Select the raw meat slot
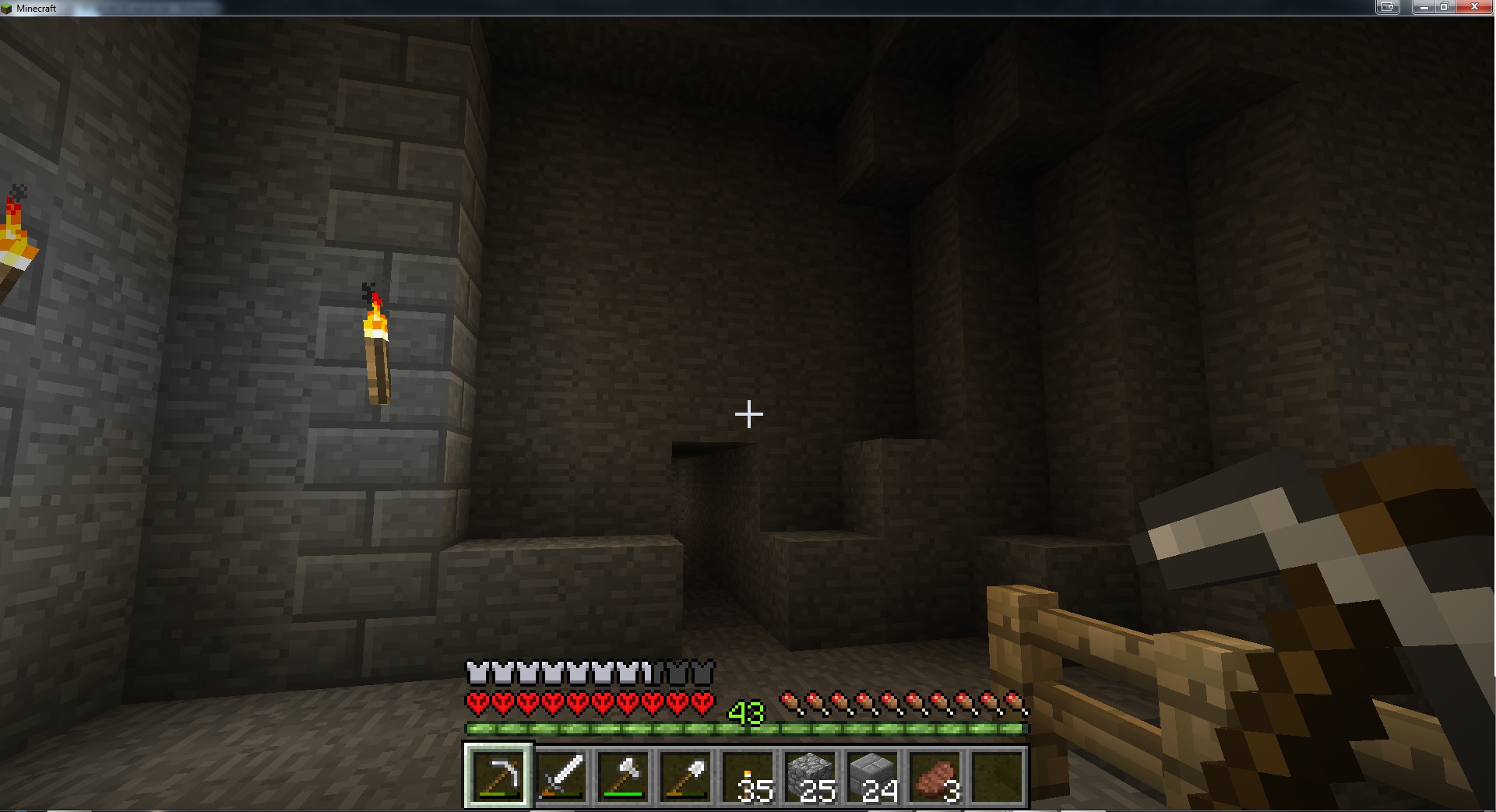This screenshot has height=812, width=1496. [935, 775]
